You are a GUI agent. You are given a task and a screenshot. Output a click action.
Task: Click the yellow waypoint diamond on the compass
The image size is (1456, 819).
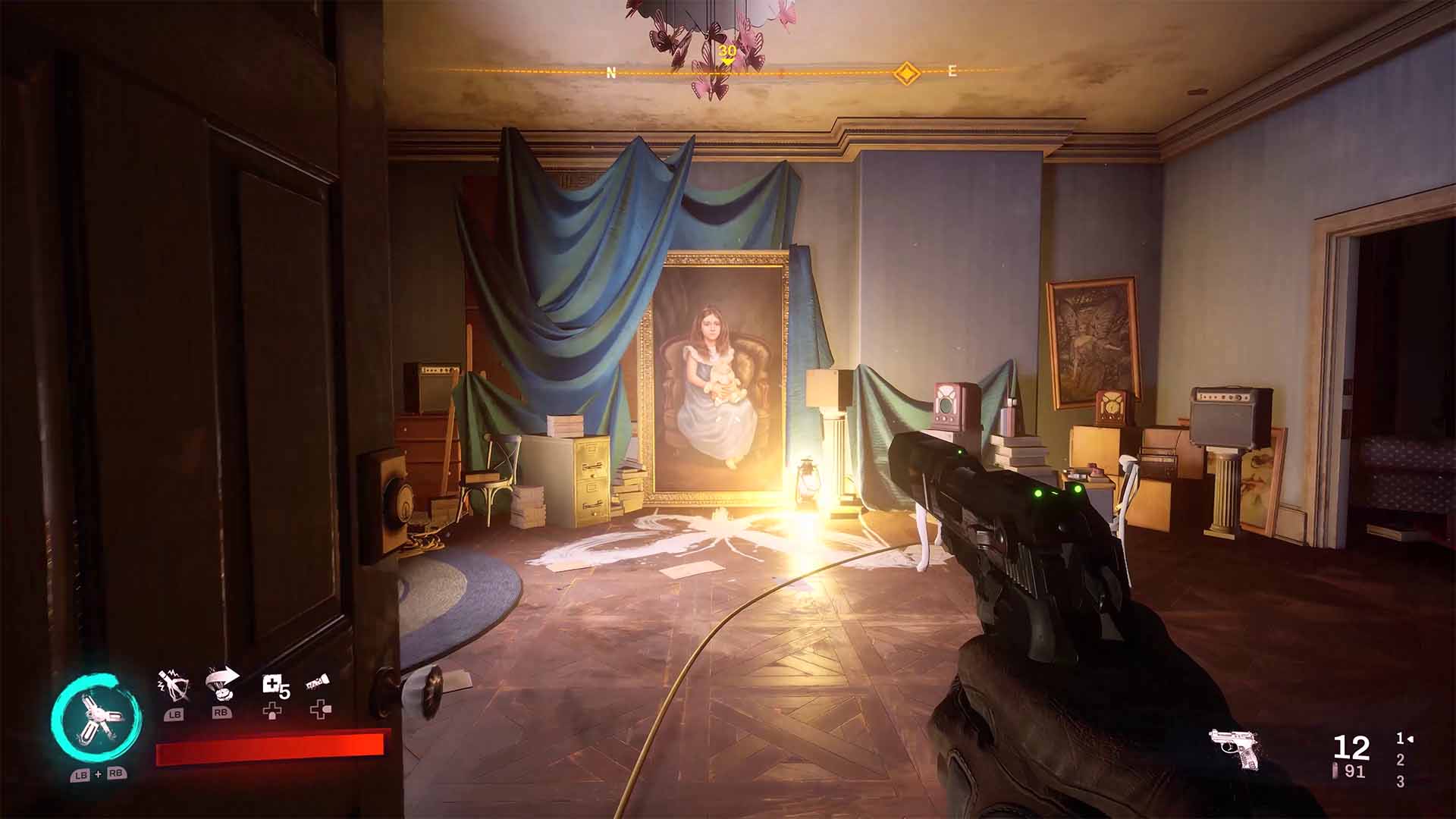click(908, 72)
